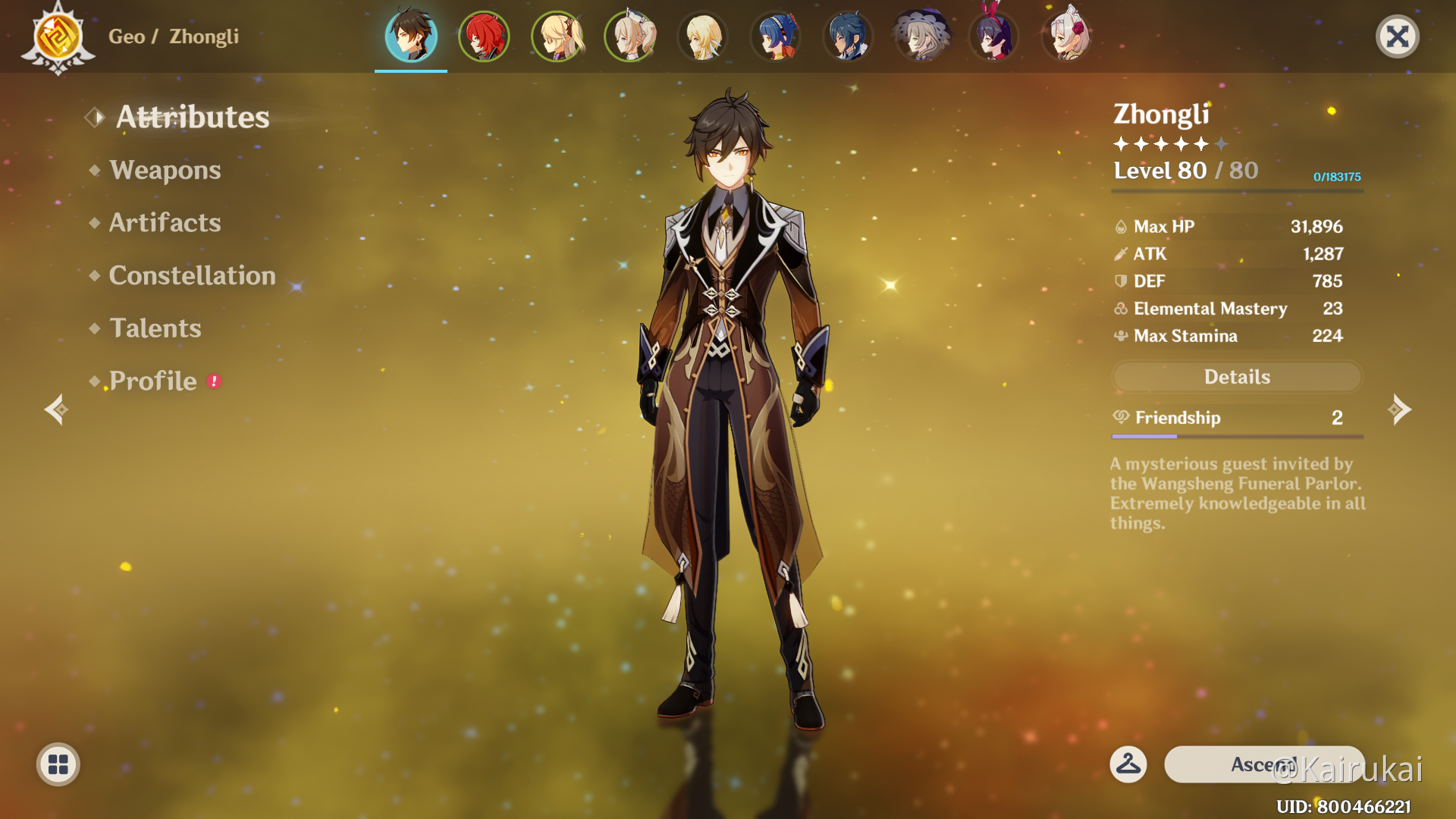This screenshot has width=1456, height=819.
Task: Select Zhongli's highlighted portrait
Action: pyautogui.click(x=411, y=36)
